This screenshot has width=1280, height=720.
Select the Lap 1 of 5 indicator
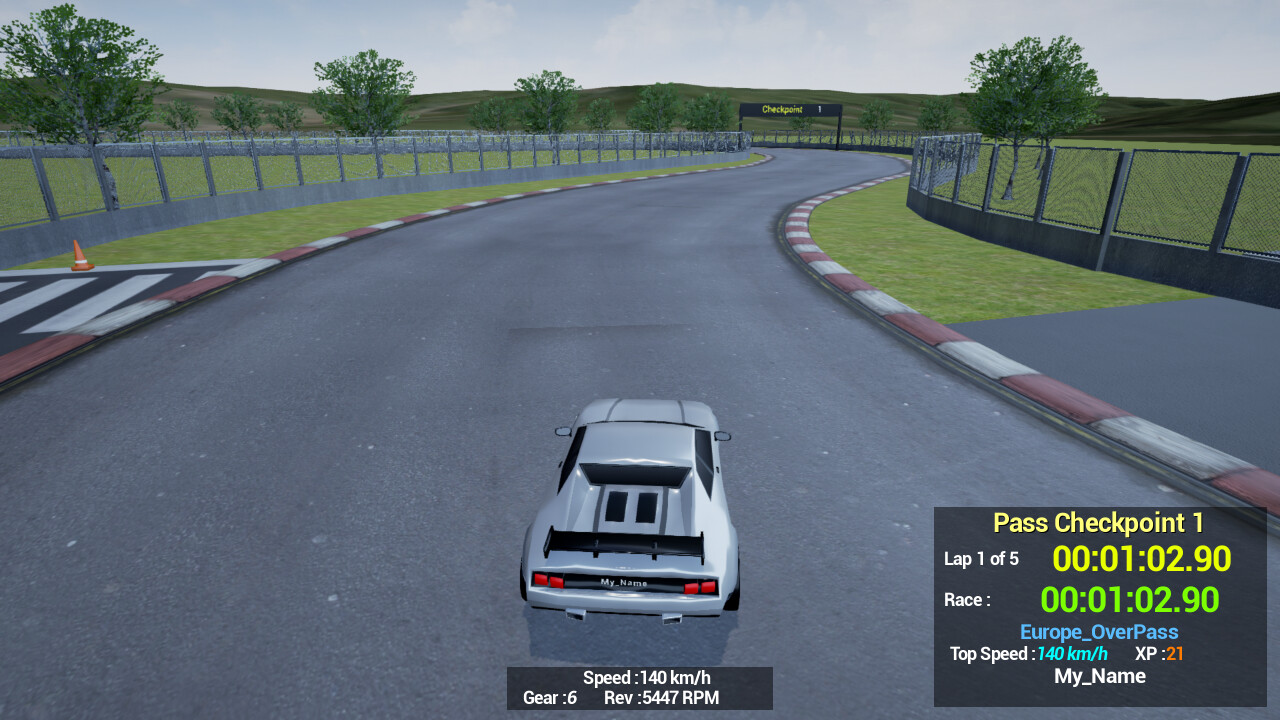[x=981, y=559]
